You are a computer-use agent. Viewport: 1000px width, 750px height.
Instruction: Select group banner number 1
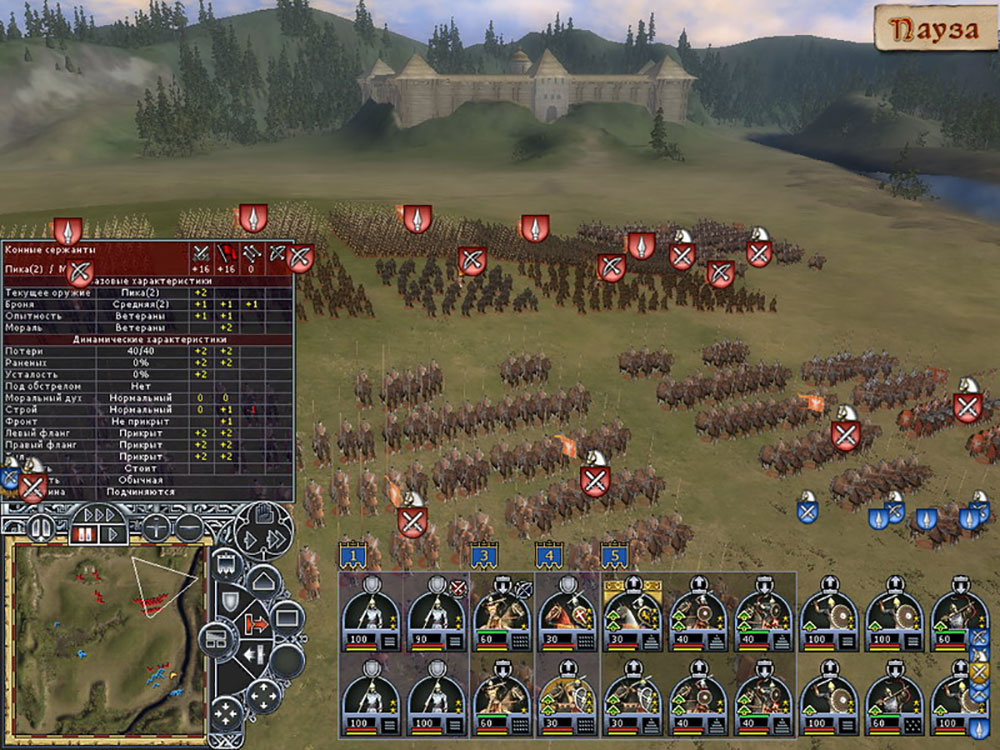(x=352, y=554)
